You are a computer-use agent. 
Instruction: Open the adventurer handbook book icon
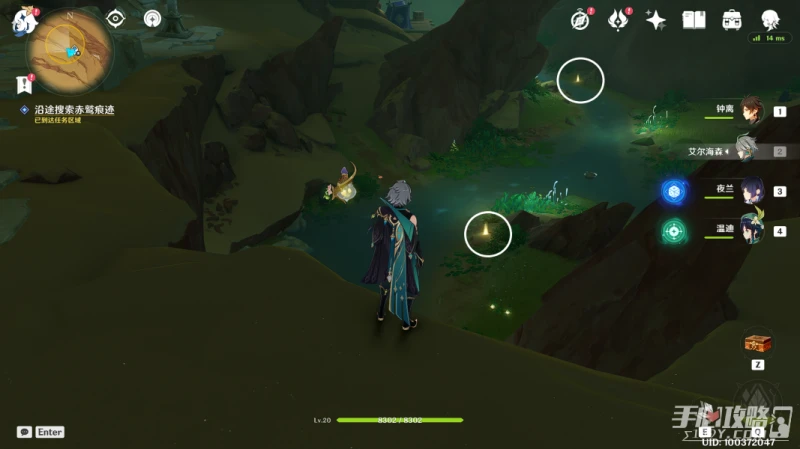point(694,20)
